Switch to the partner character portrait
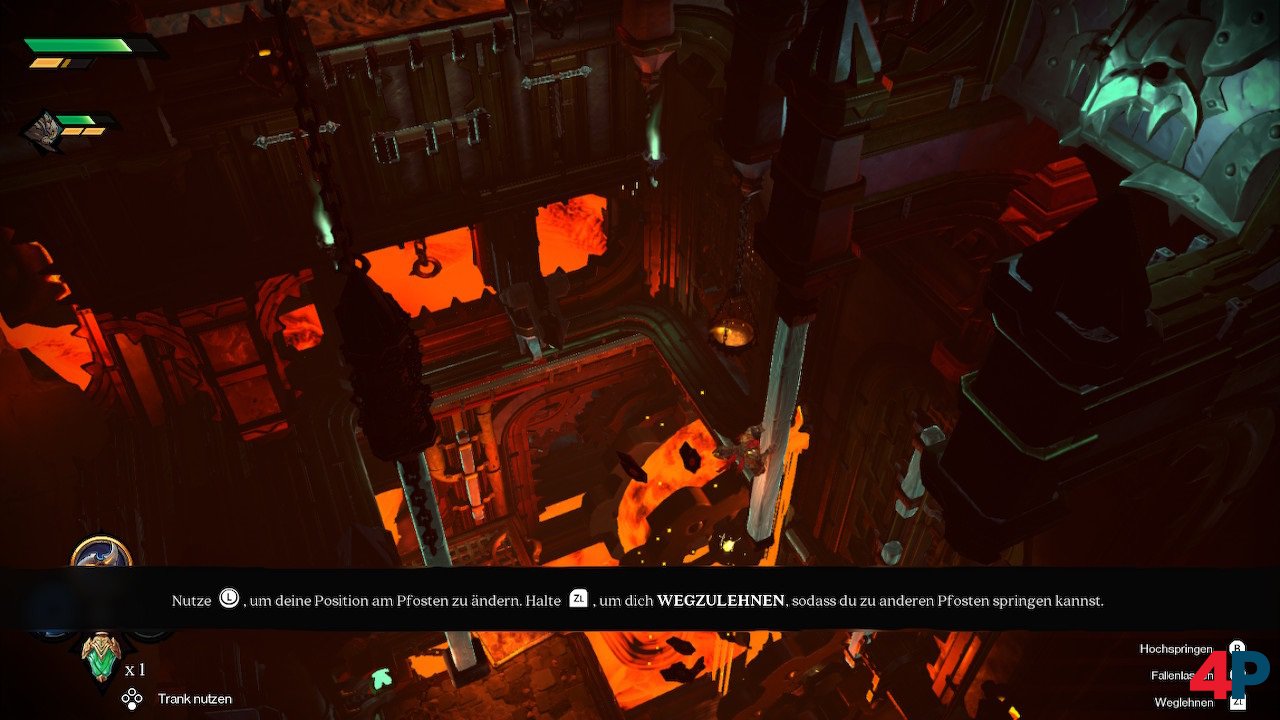Image resolution: width=1280 pixels, height=720 pixels. [43, 131]
